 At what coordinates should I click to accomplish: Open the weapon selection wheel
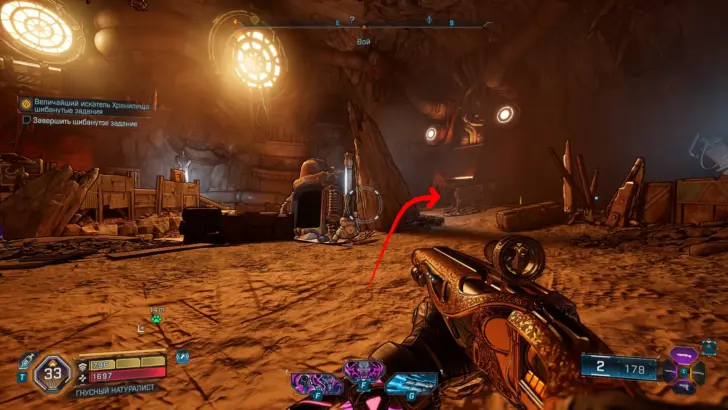click(x=684, y=371)
